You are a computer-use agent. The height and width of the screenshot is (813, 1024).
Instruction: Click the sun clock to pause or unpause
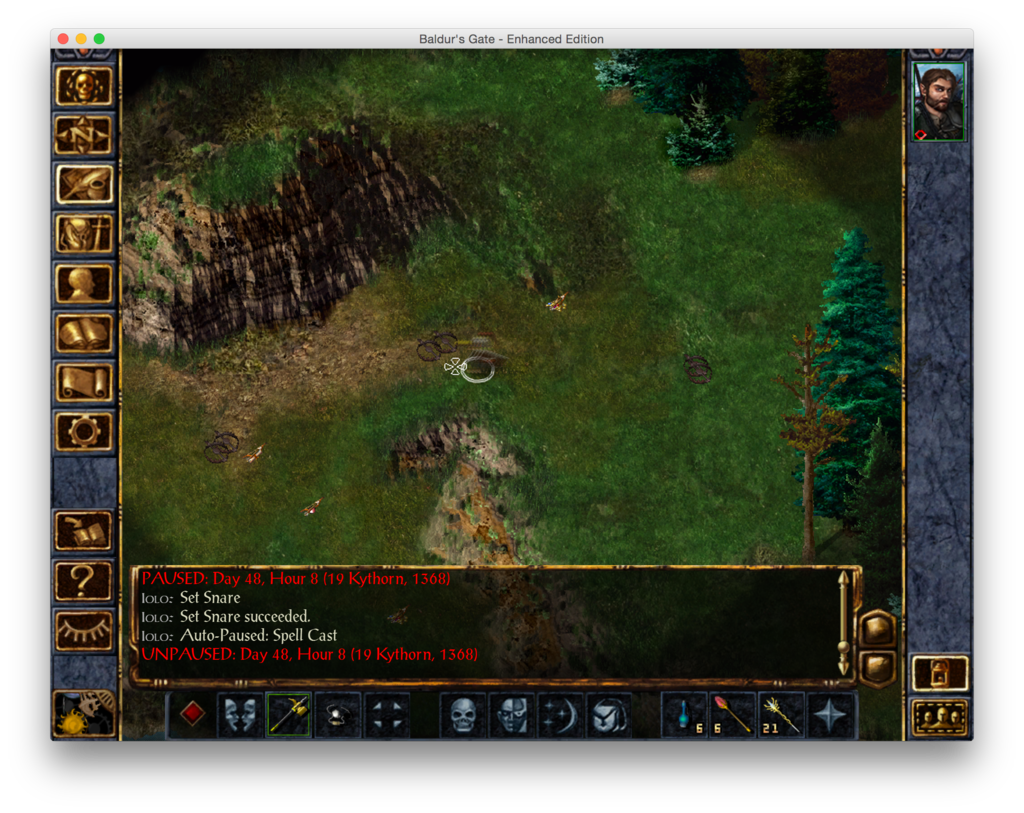click(x=84, y=714)
